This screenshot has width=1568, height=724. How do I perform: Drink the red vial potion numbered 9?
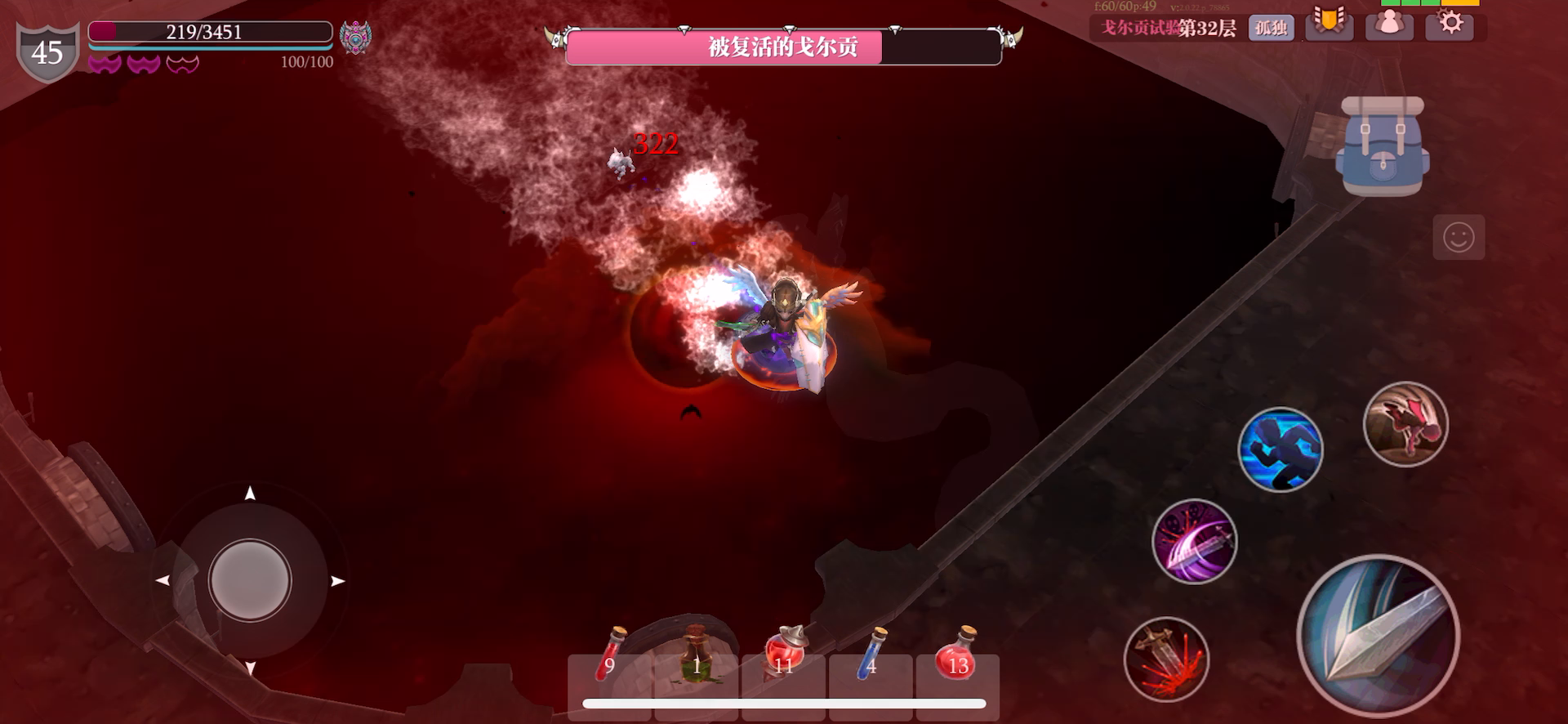click(612, 662)
